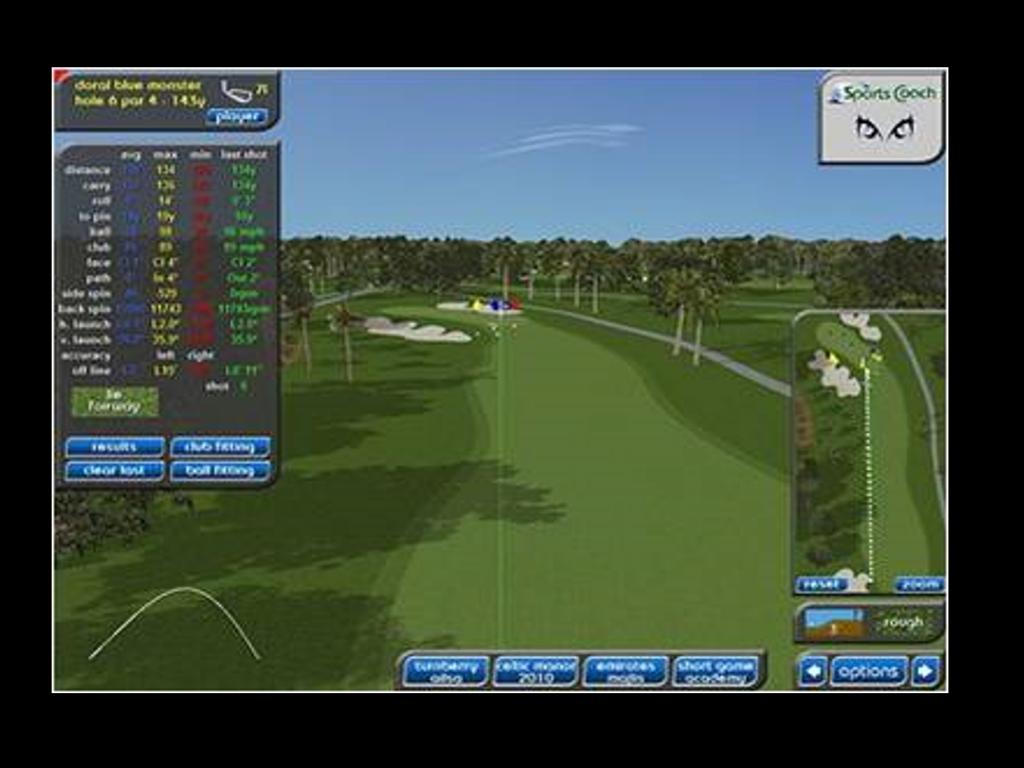This screenshot has height=768, width=1024.
Task: Select the Turnberry Ailsa course
Action: pos(445,671)
